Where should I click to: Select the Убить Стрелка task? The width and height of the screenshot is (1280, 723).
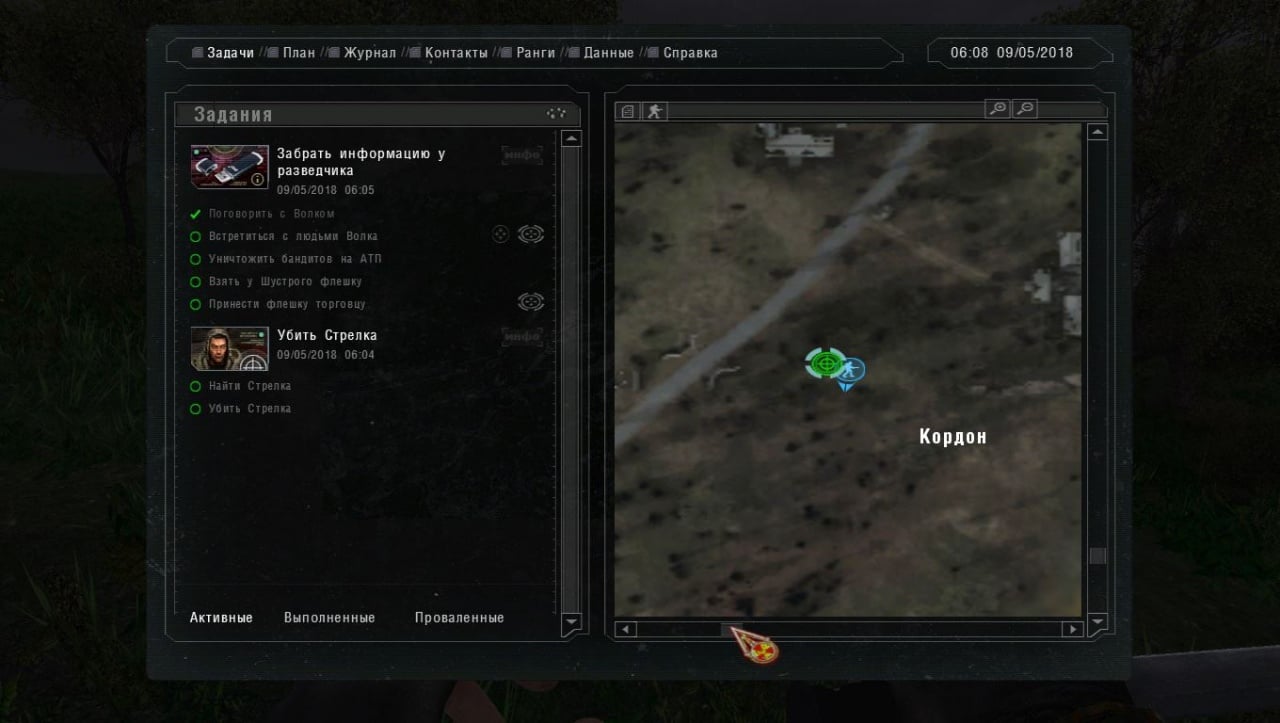point(327,336)
